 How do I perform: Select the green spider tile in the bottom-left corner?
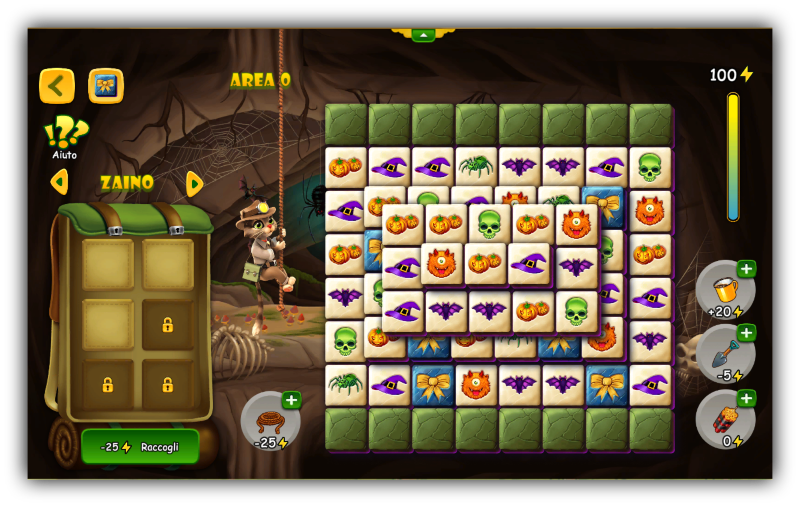345,384
